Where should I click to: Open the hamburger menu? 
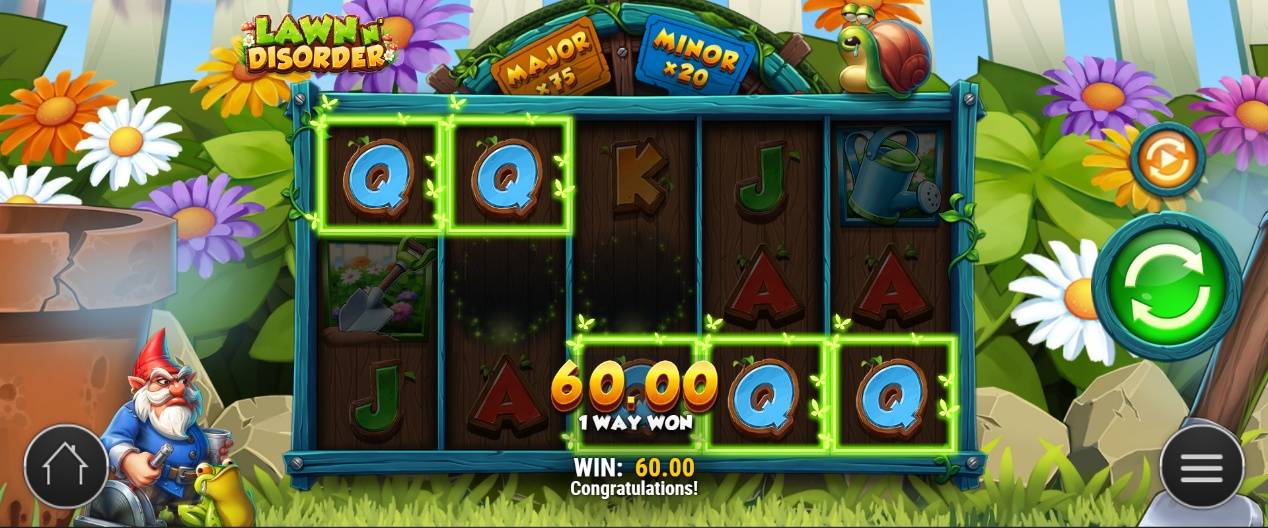(1201, 466)
